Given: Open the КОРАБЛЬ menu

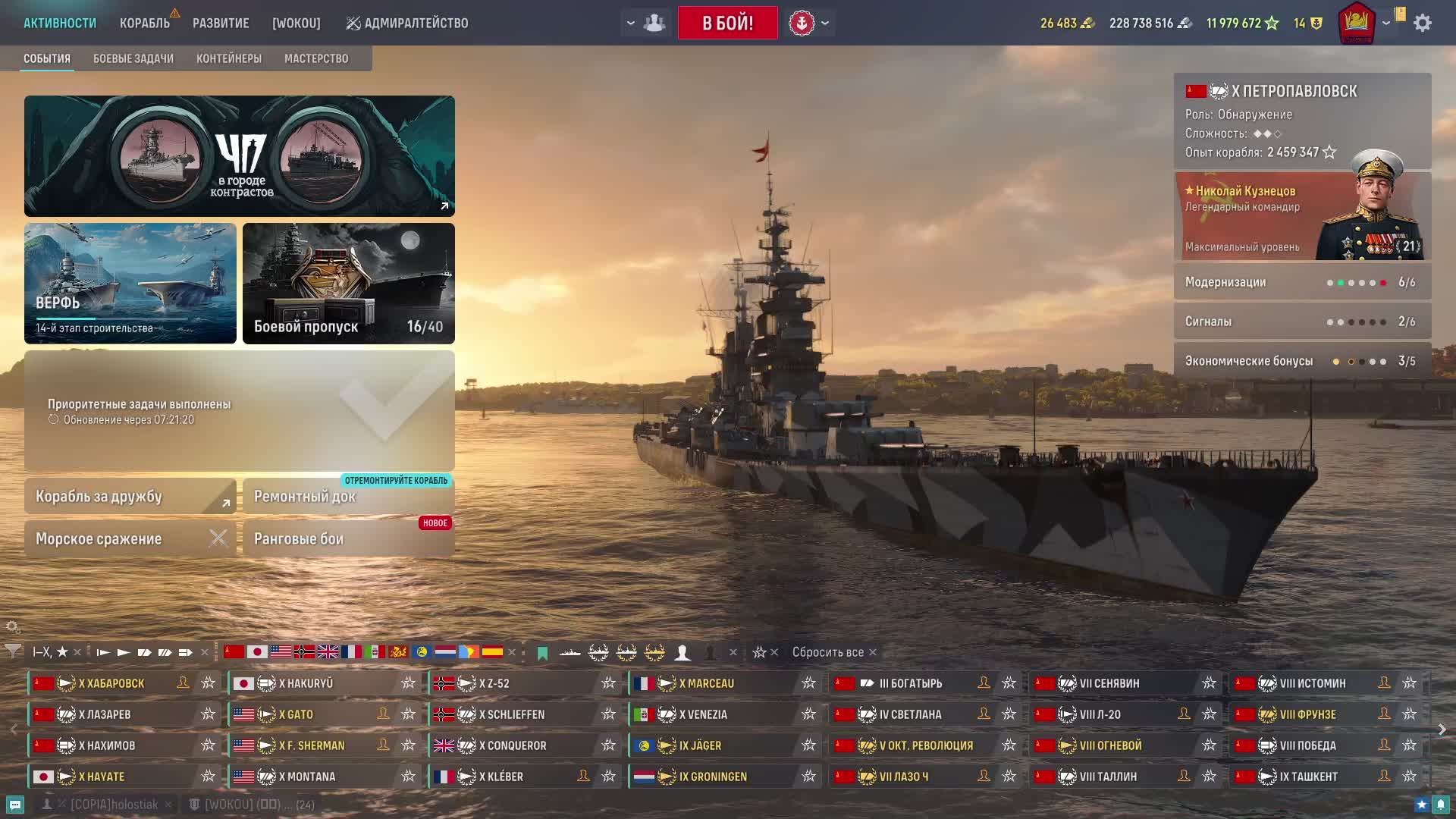Looking at the screenshot, I should click(144, 23).
